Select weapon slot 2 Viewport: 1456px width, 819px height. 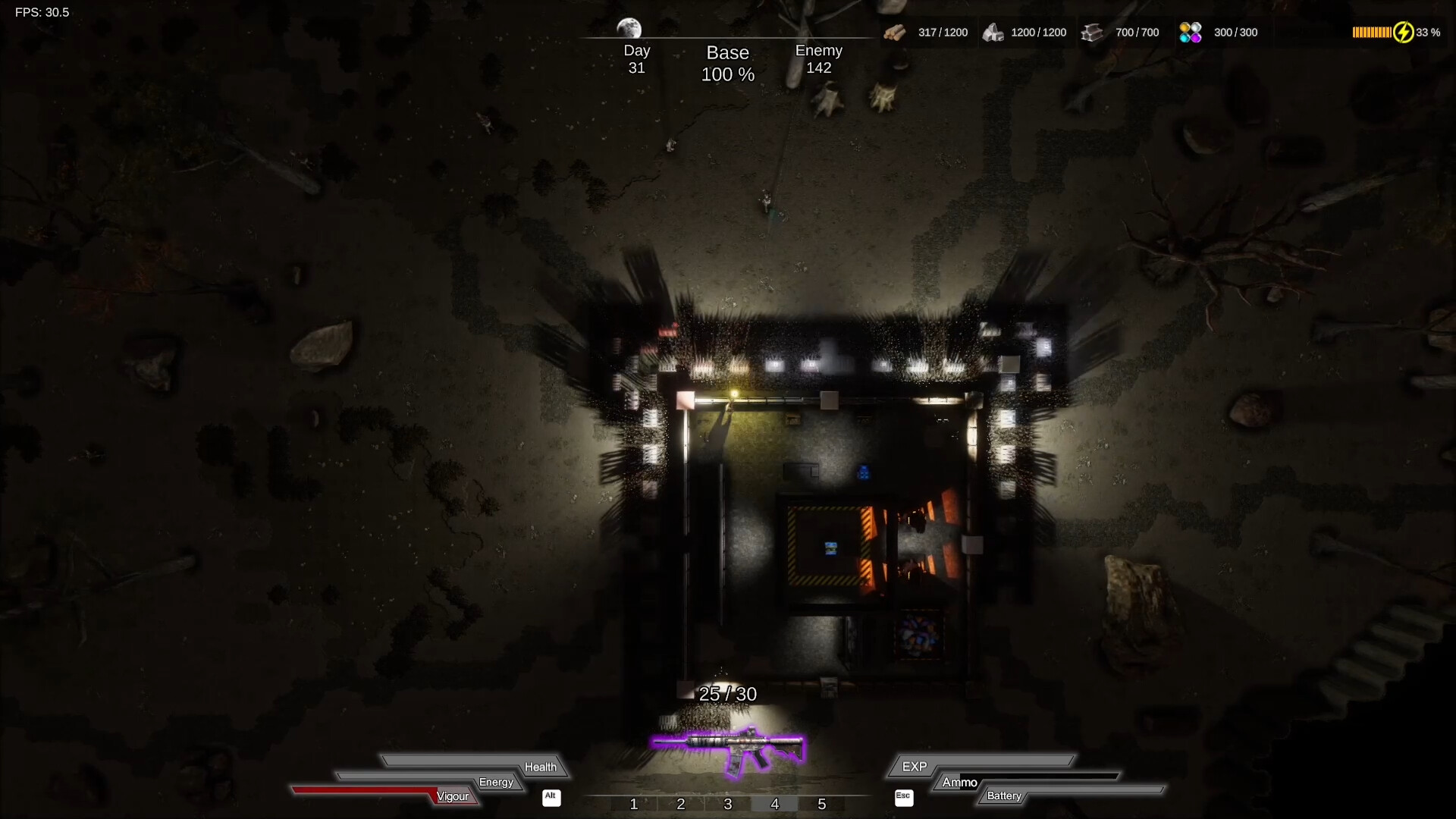[681, 804]
